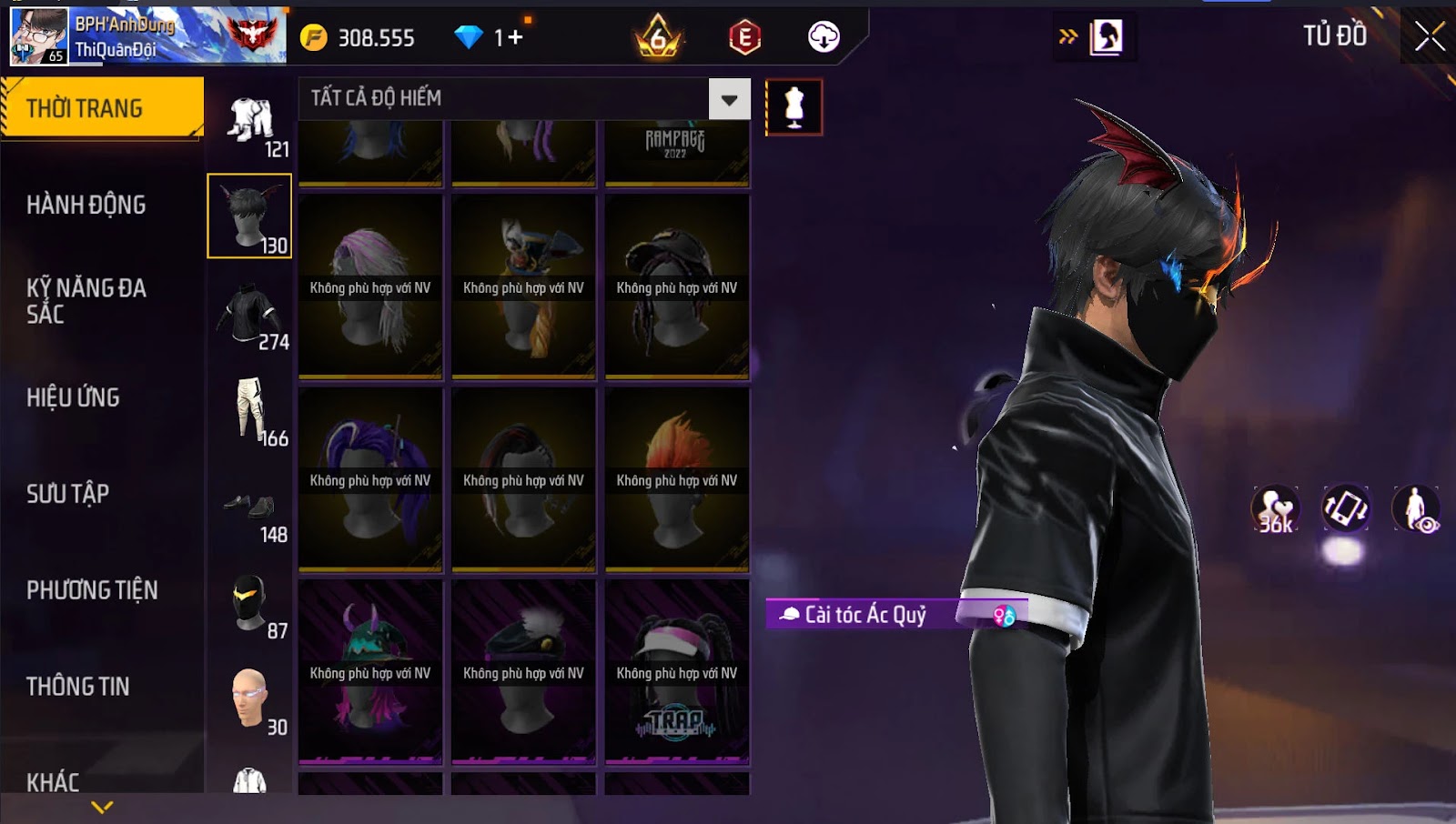The image size is (1456, 824).
Task: Pick the TRAP pink headband dreadlocks item
Action: [x=677, y=672]
